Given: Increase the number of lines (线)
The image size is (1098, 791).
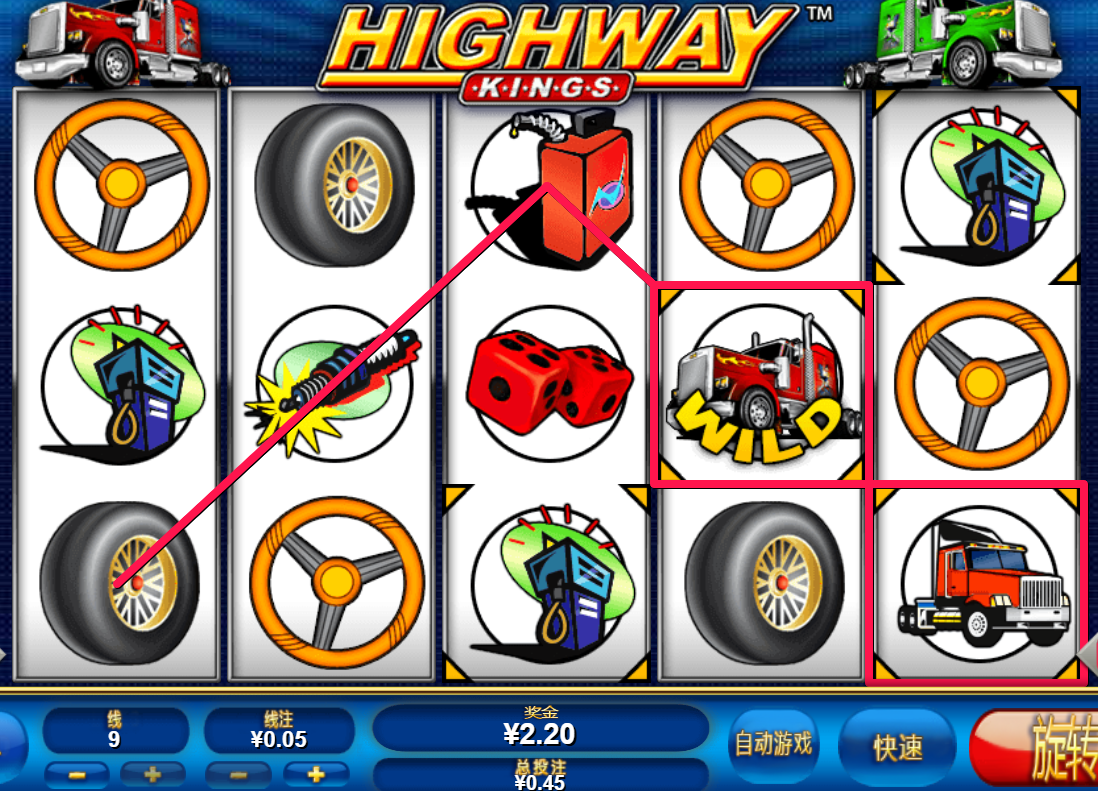Looking at the screenshot, I should pyautogui.click(x=152, y=774).
